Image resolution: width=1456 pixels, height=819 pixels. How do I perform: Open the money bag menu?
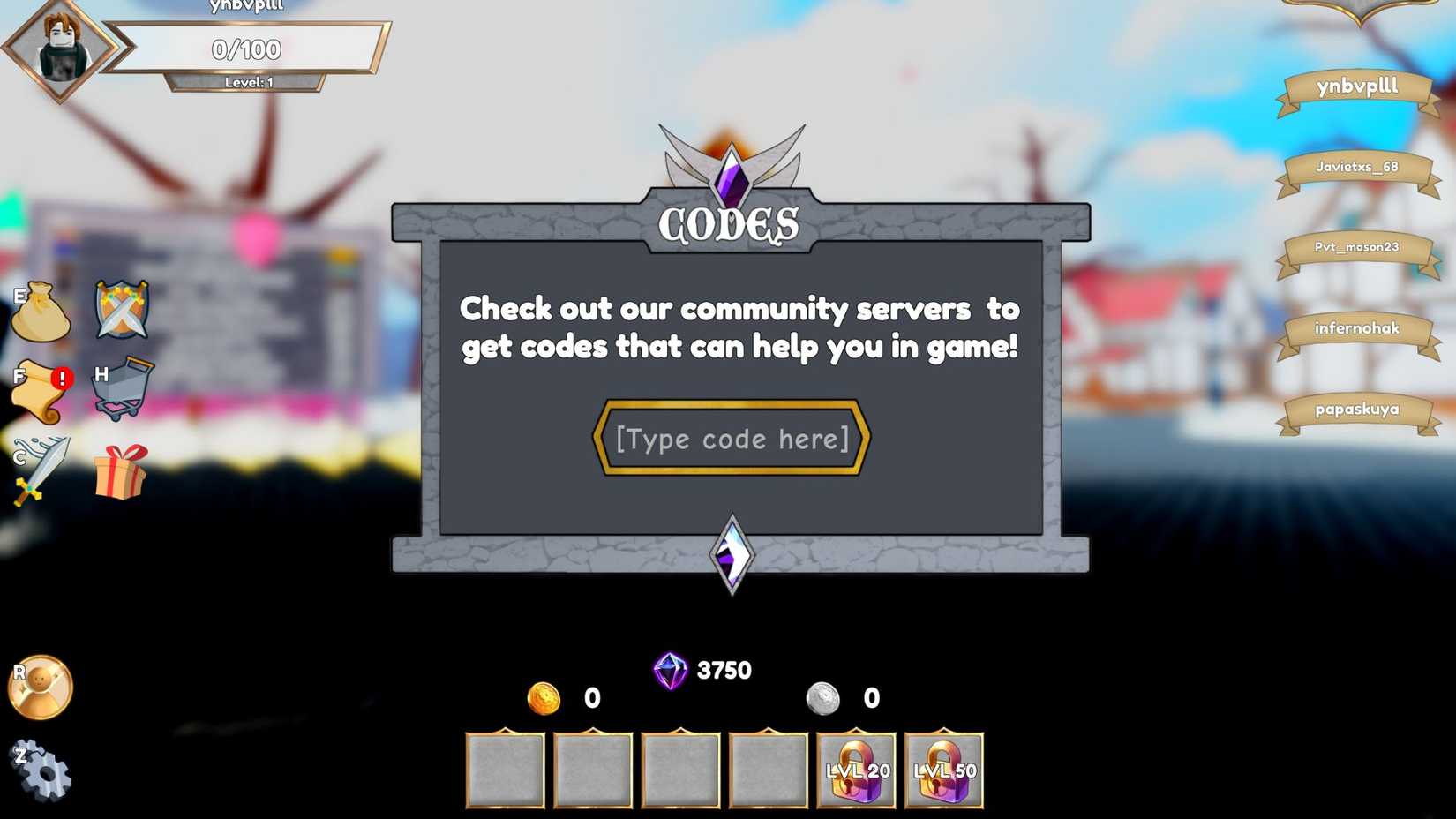coord(40,313)
